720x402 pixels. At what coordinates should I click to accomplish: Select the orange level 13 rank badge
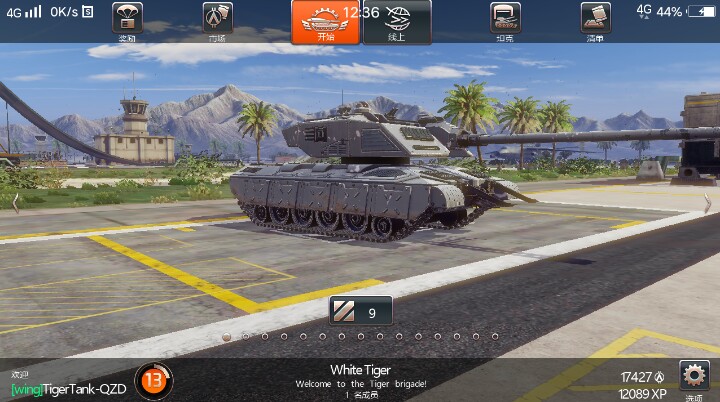[153, 379]
